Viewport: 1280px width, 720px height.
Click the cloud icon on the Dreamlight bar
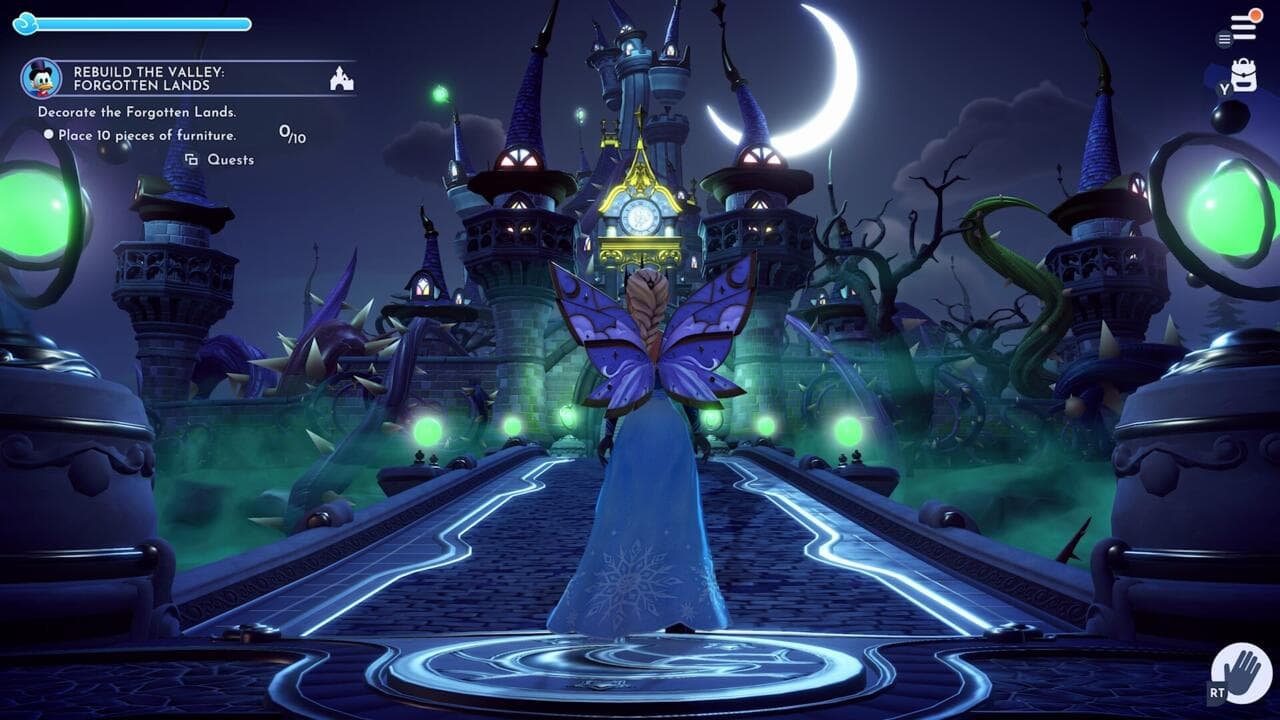25,22
